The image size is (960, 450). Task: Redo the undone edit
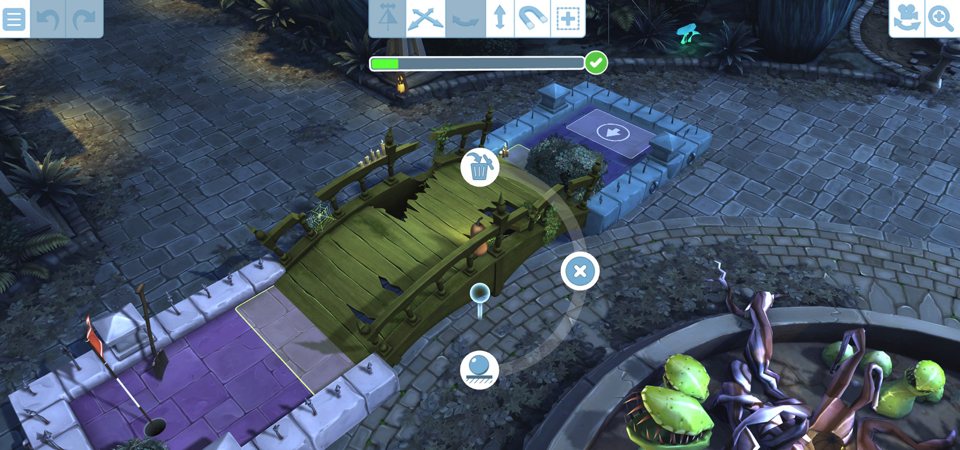coord(85,19)
